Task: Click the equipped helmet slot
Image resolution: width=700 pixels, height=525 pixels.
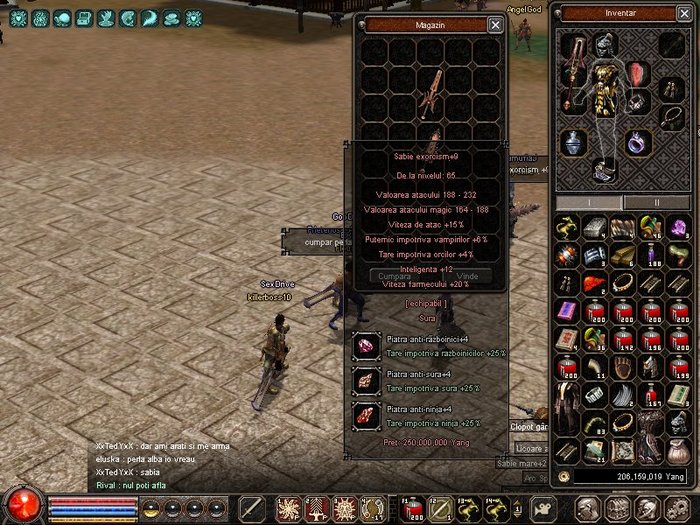Action: 604,45
